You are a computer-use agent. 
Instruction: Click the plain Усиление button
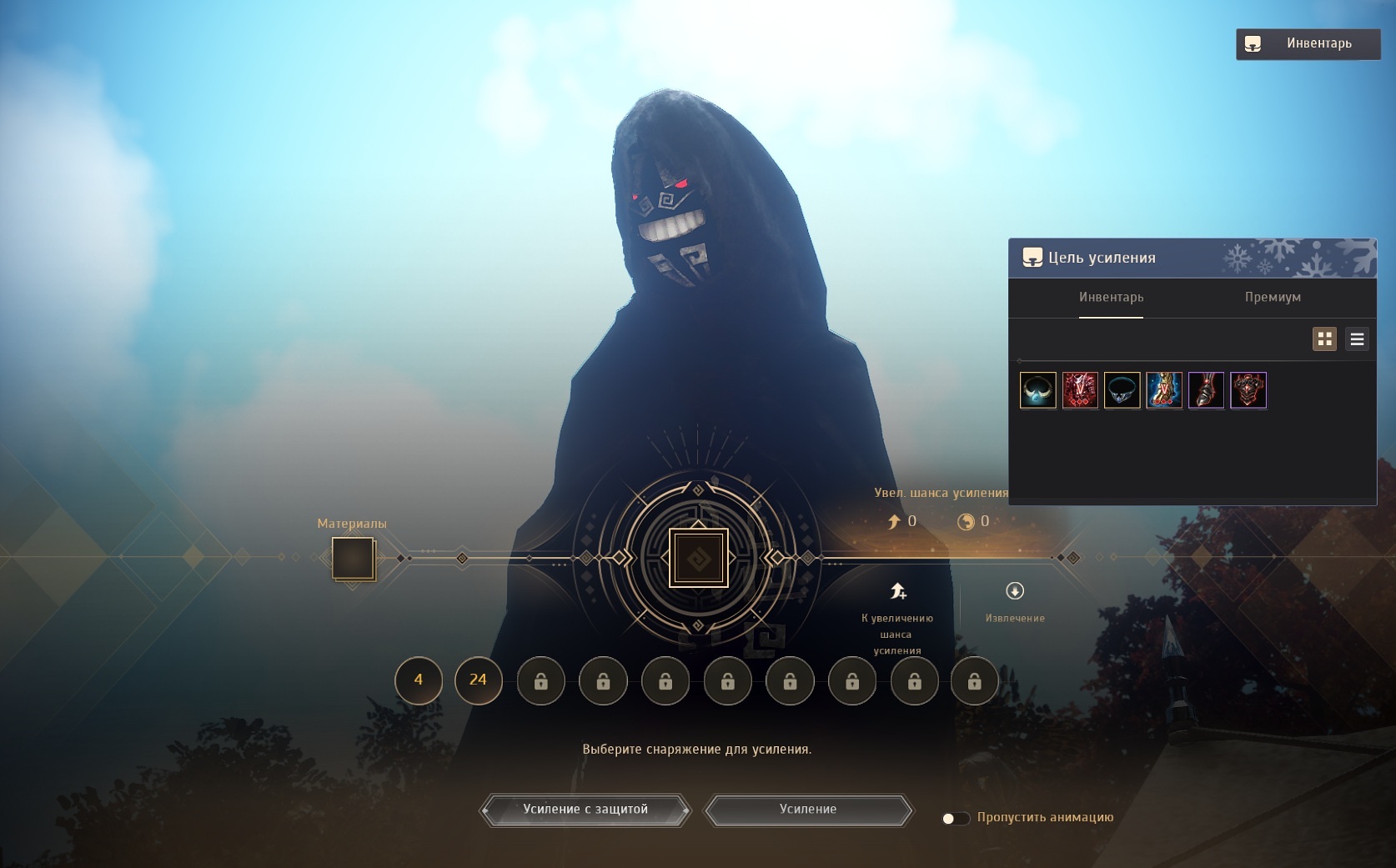808,810
